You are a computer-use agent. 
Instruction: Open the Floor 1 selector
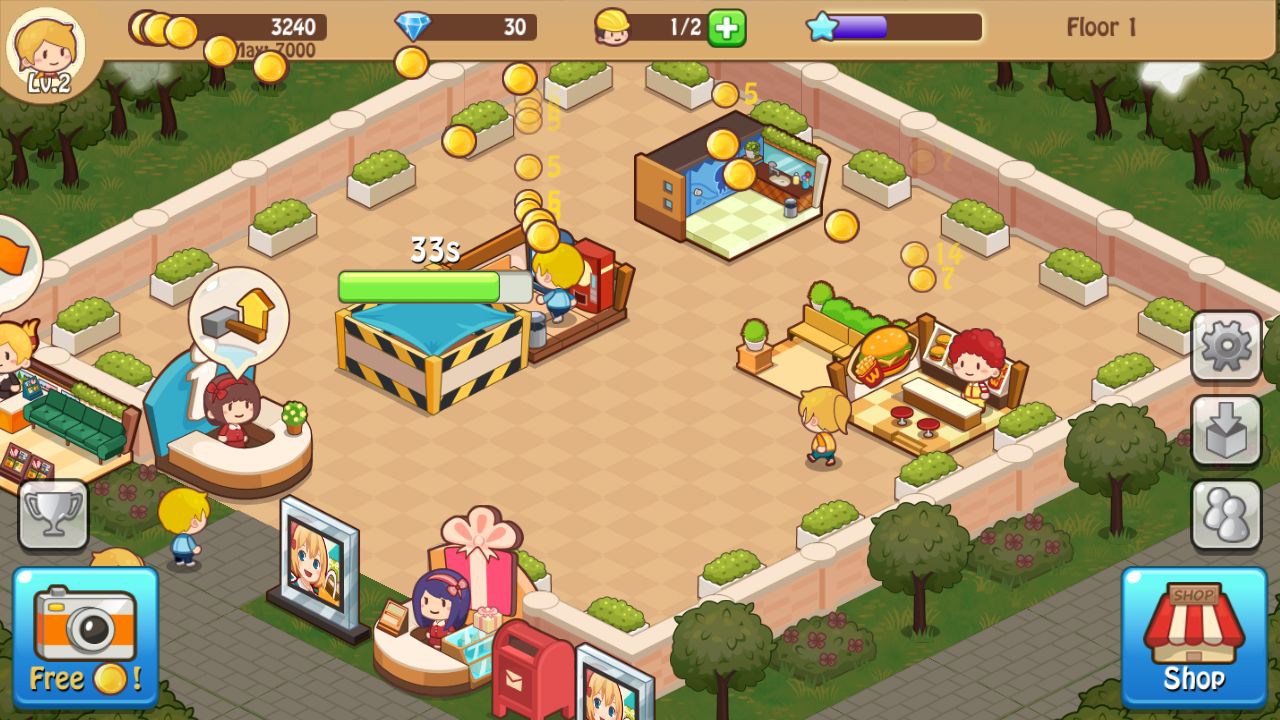click(x=1100, y=27)
